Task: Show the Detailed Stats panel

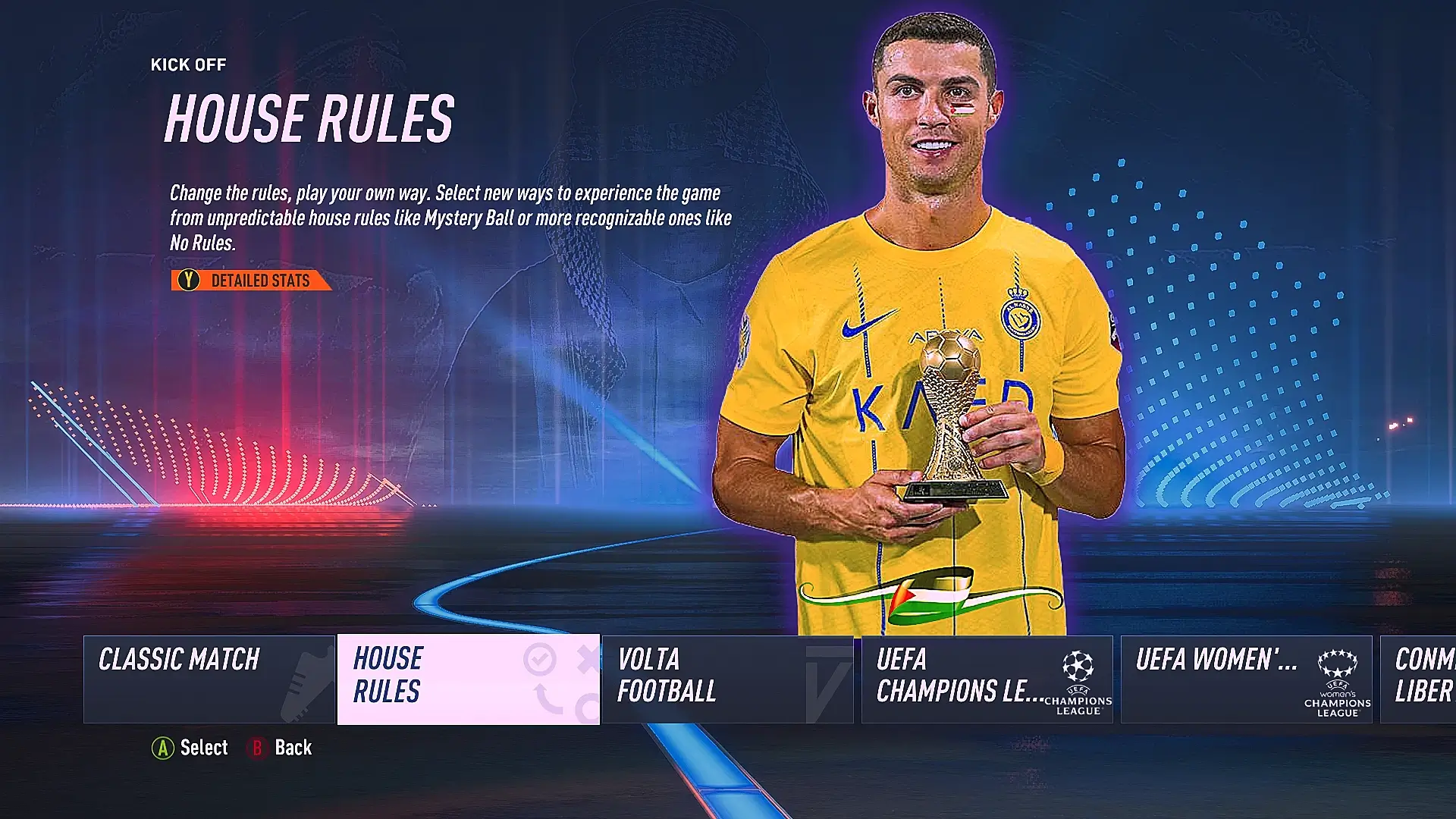Action: coord(251,281)
